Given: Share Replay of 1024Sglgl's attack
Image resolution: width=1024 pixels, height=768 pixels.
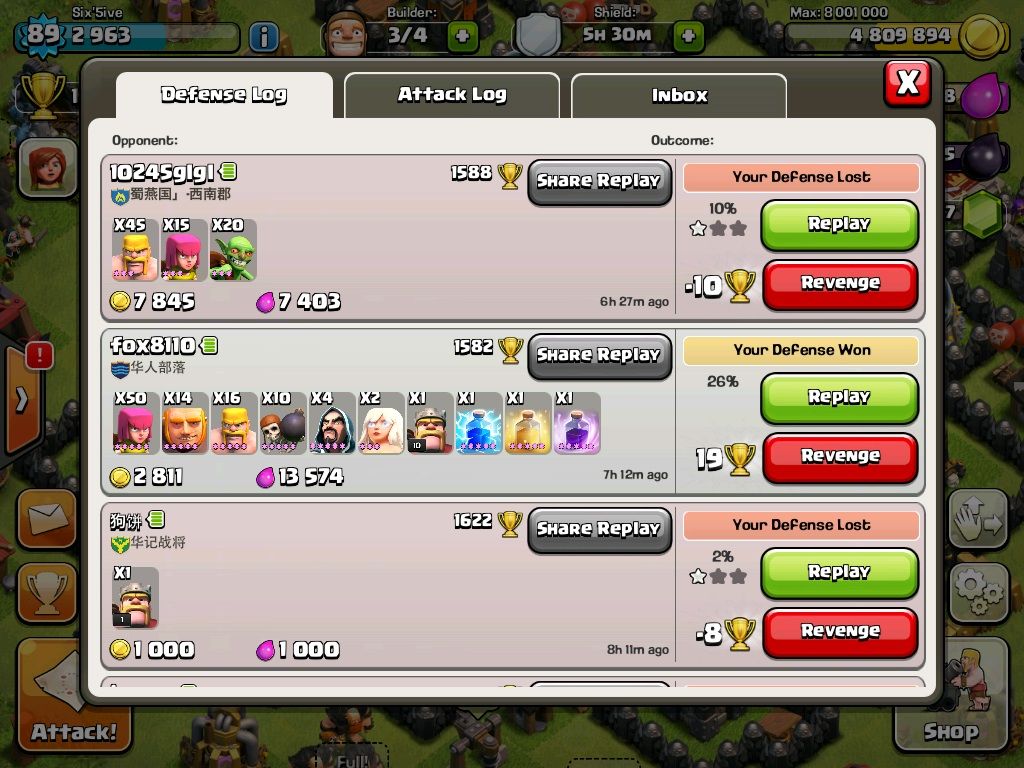Looking at the screenshot, I should [x=599, y=182].
